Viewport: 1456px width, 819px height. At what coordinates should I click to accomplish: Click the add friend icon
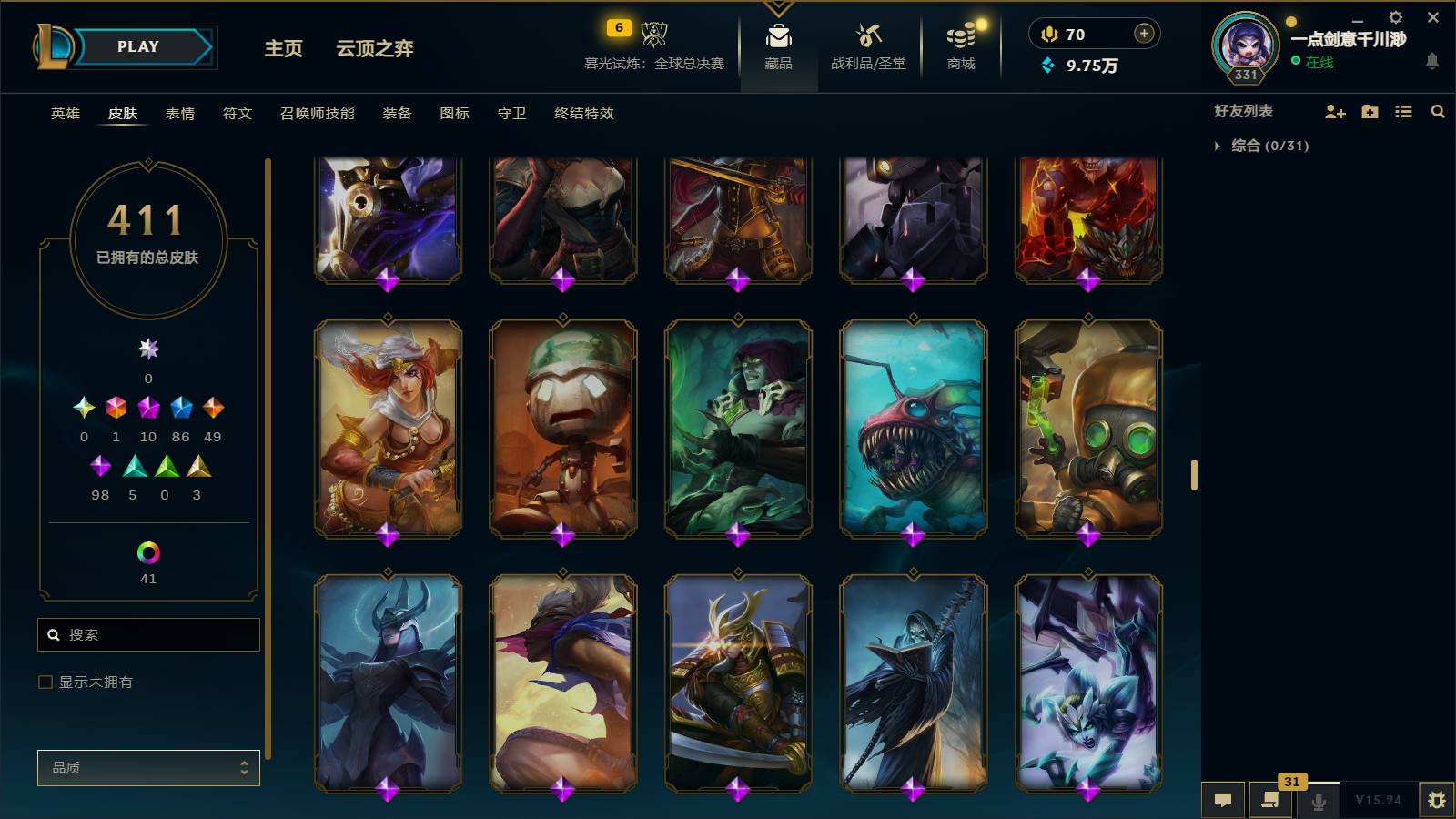click(1334, 111)
